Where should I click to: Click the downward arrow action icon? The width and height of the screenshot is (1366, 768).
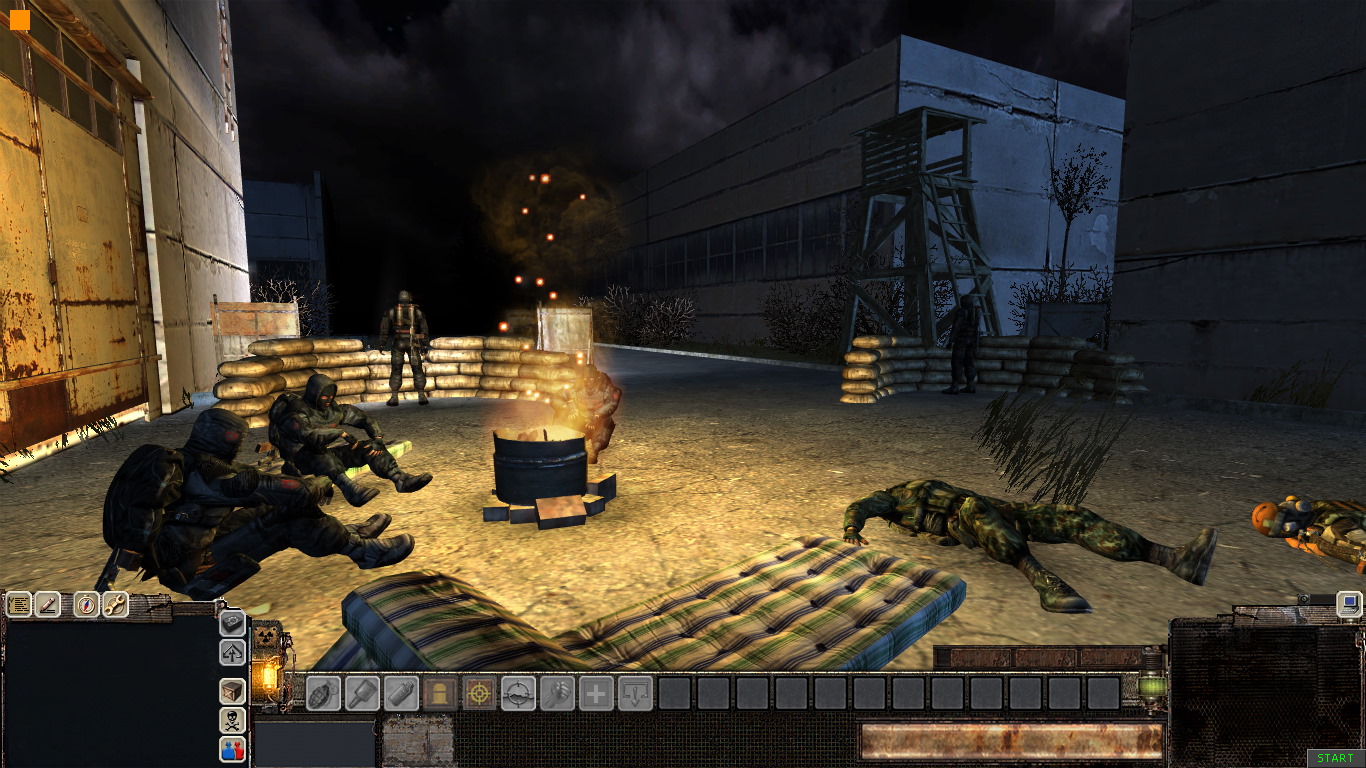click(x=635, y=693)
